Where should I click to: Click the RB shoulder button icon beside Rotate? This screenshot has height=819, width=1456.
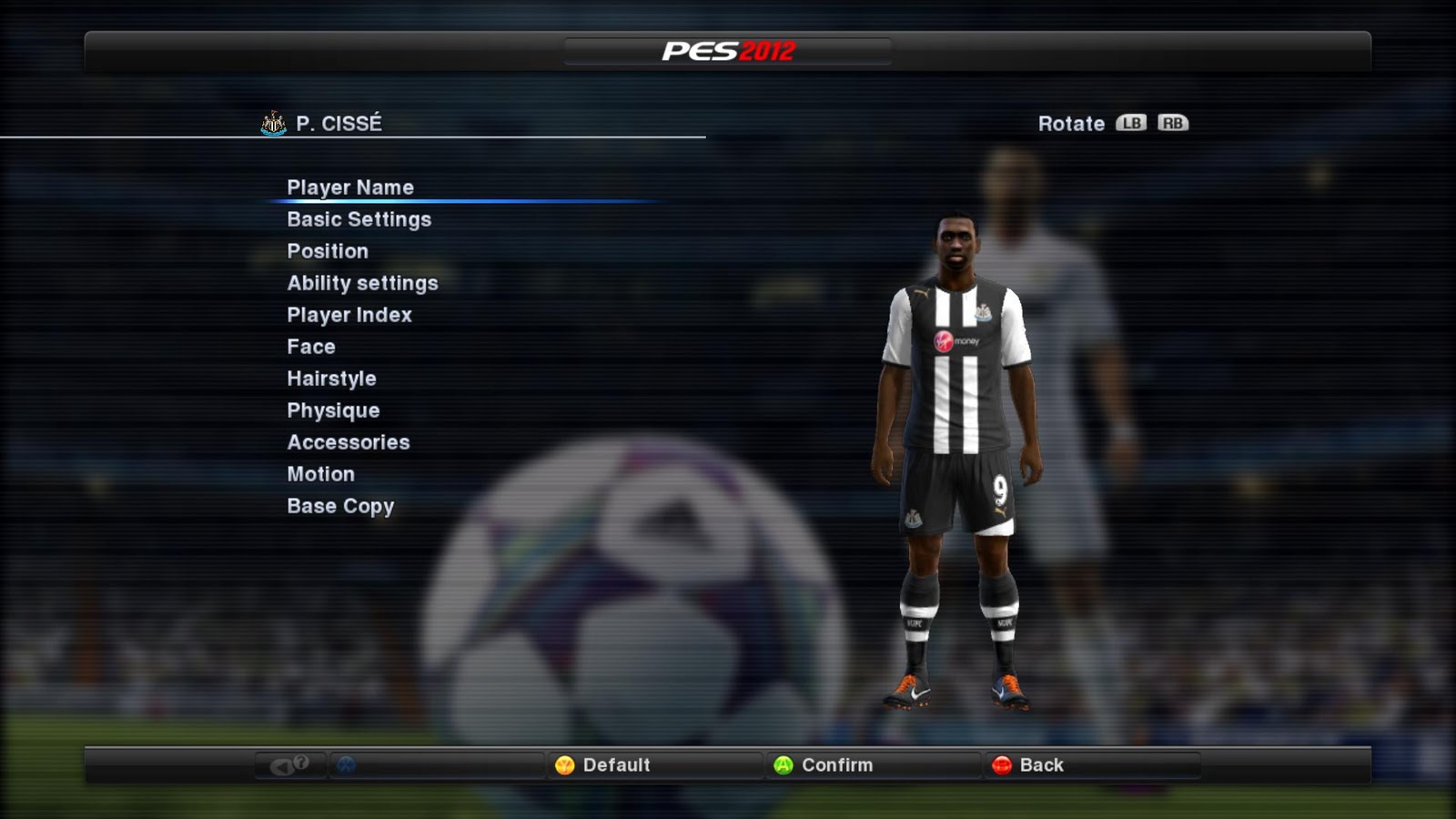(x=1171, y=123)
